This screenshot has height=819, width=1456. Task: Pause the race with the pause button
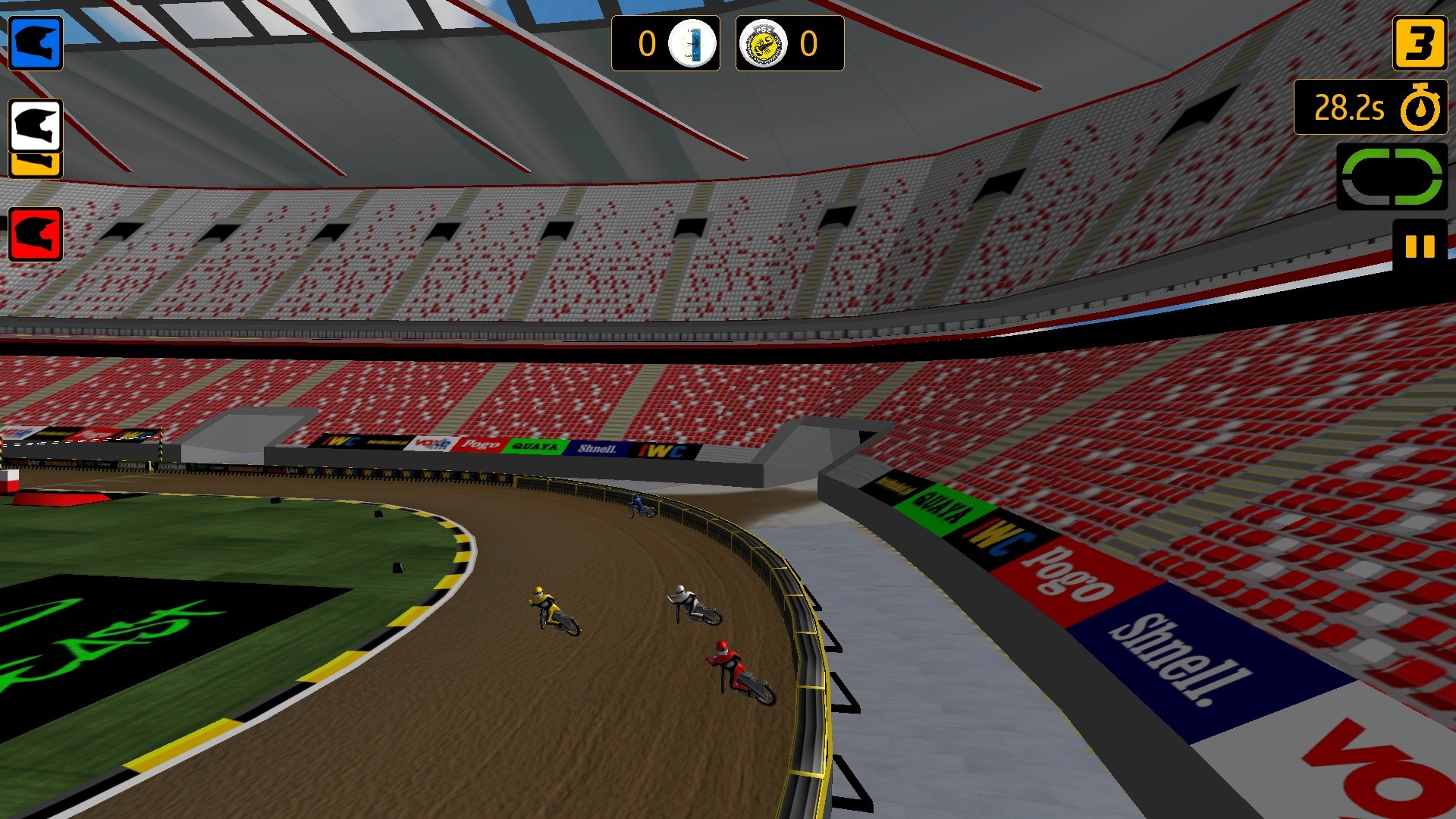coord(1421,244)
